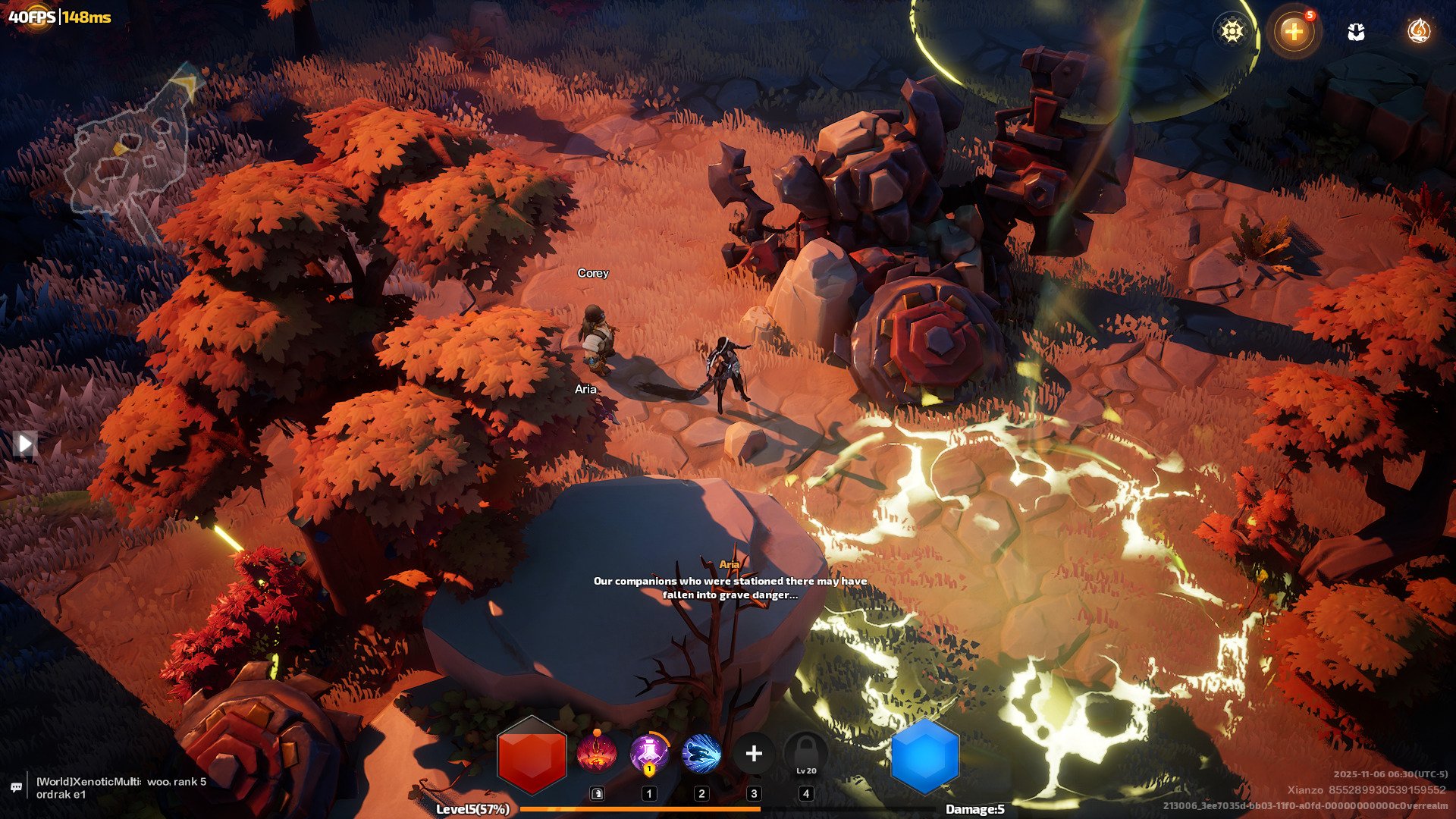
Task: Use the purple potion skill
Action: (649, 753)
